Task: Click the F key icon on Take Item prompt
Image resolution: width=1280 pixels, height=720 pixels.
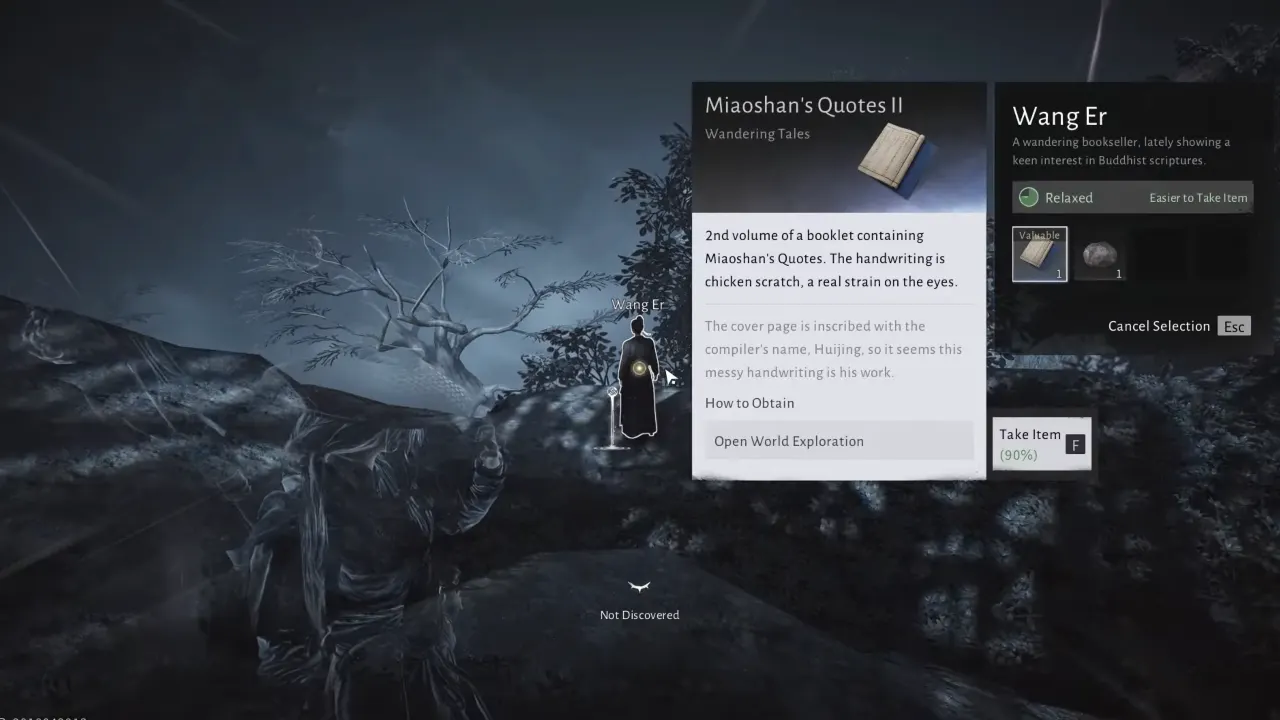Action: (1075, 444)
